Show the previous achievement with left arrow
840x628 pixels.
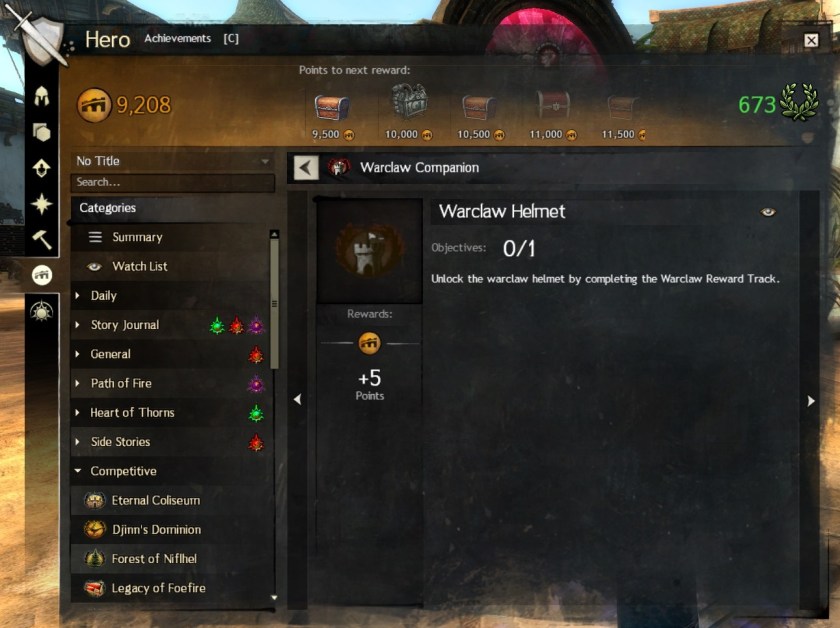297,400
